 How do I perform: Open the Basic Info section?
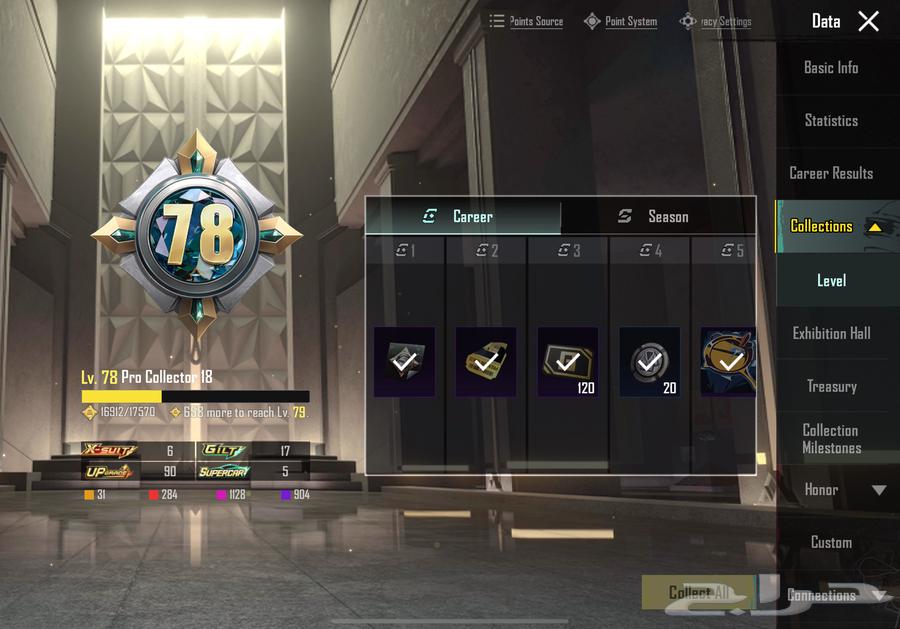pyautogui.click(x=831, y=68)
